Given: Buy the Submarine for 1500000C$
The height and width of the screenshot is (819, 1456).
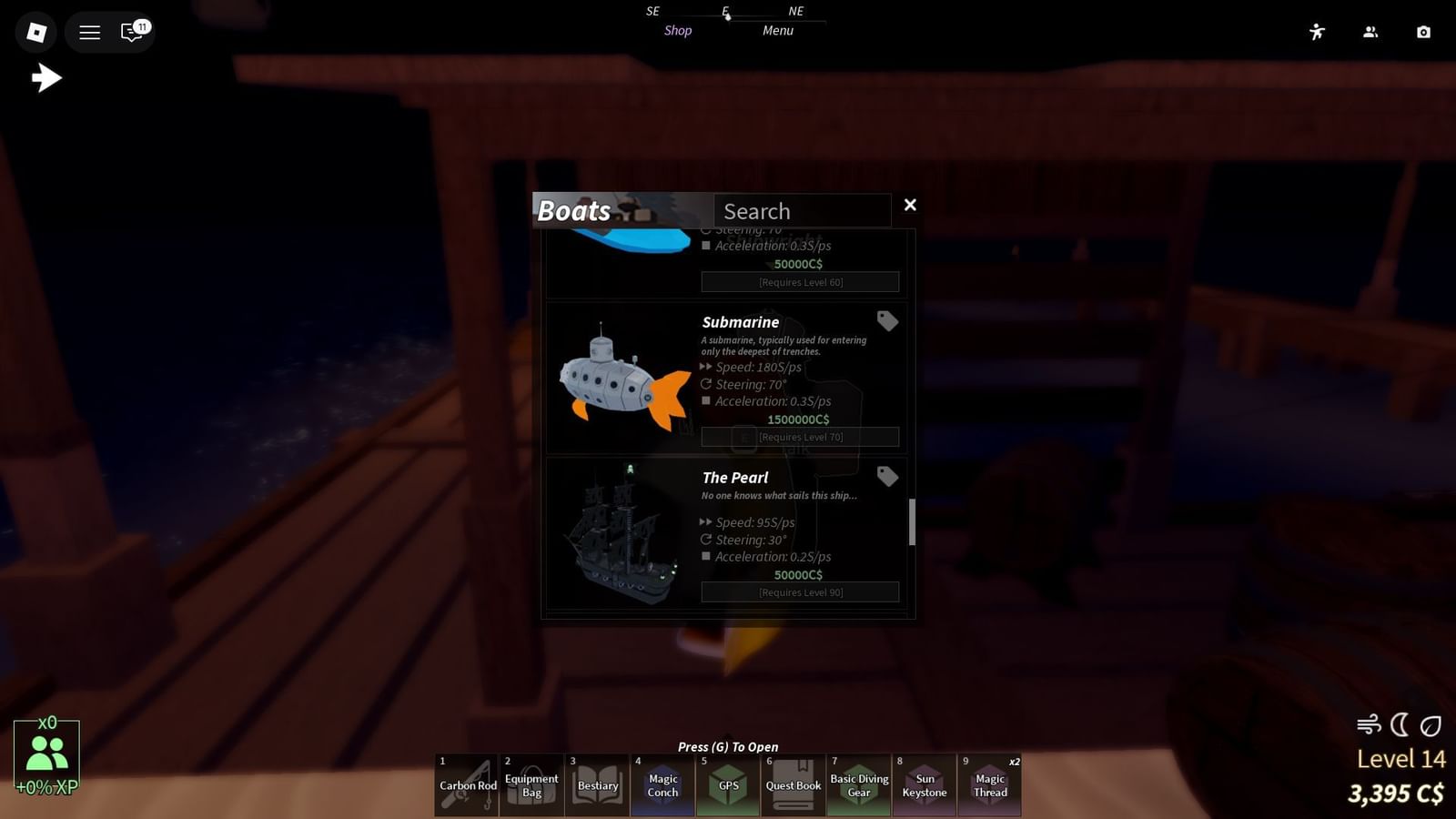Looking at the screenshot, I should coord(798,420).
